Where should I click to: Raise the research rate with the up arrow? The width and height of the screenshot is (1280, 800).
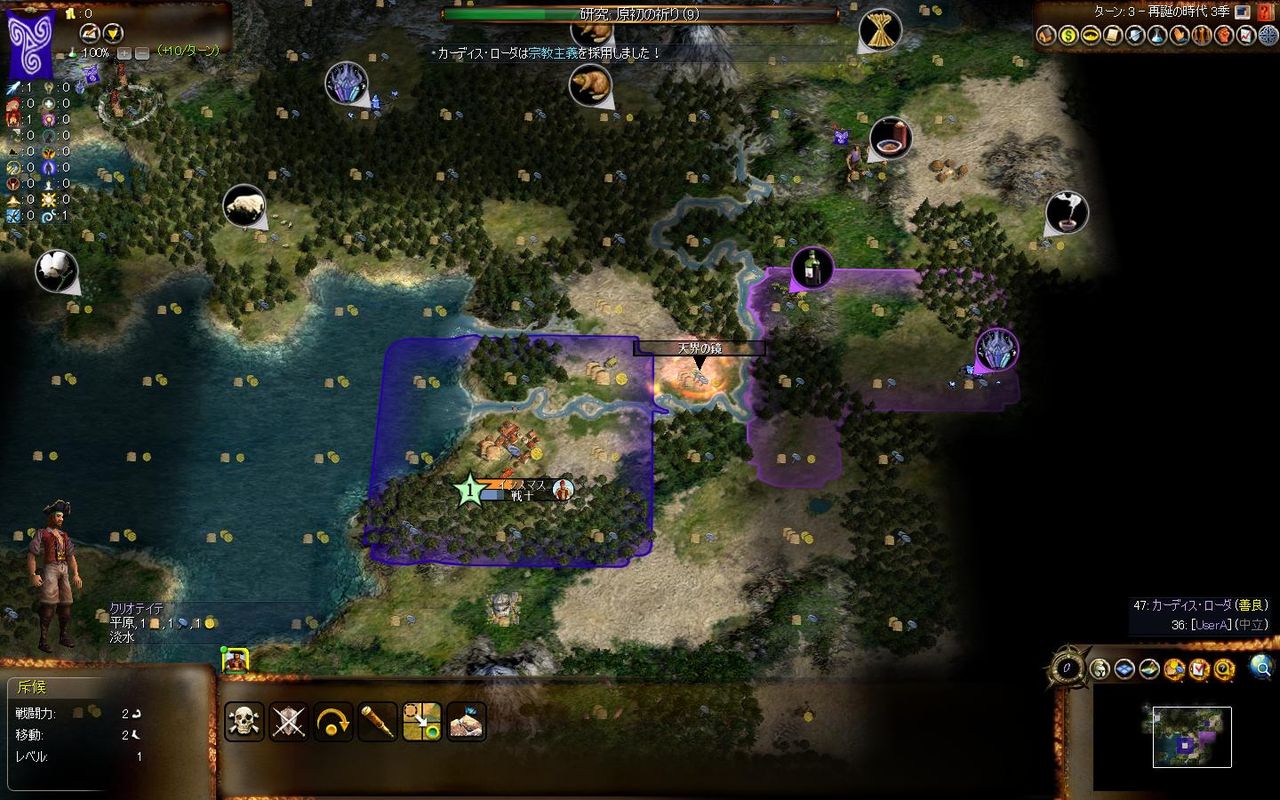pos(125,52)
